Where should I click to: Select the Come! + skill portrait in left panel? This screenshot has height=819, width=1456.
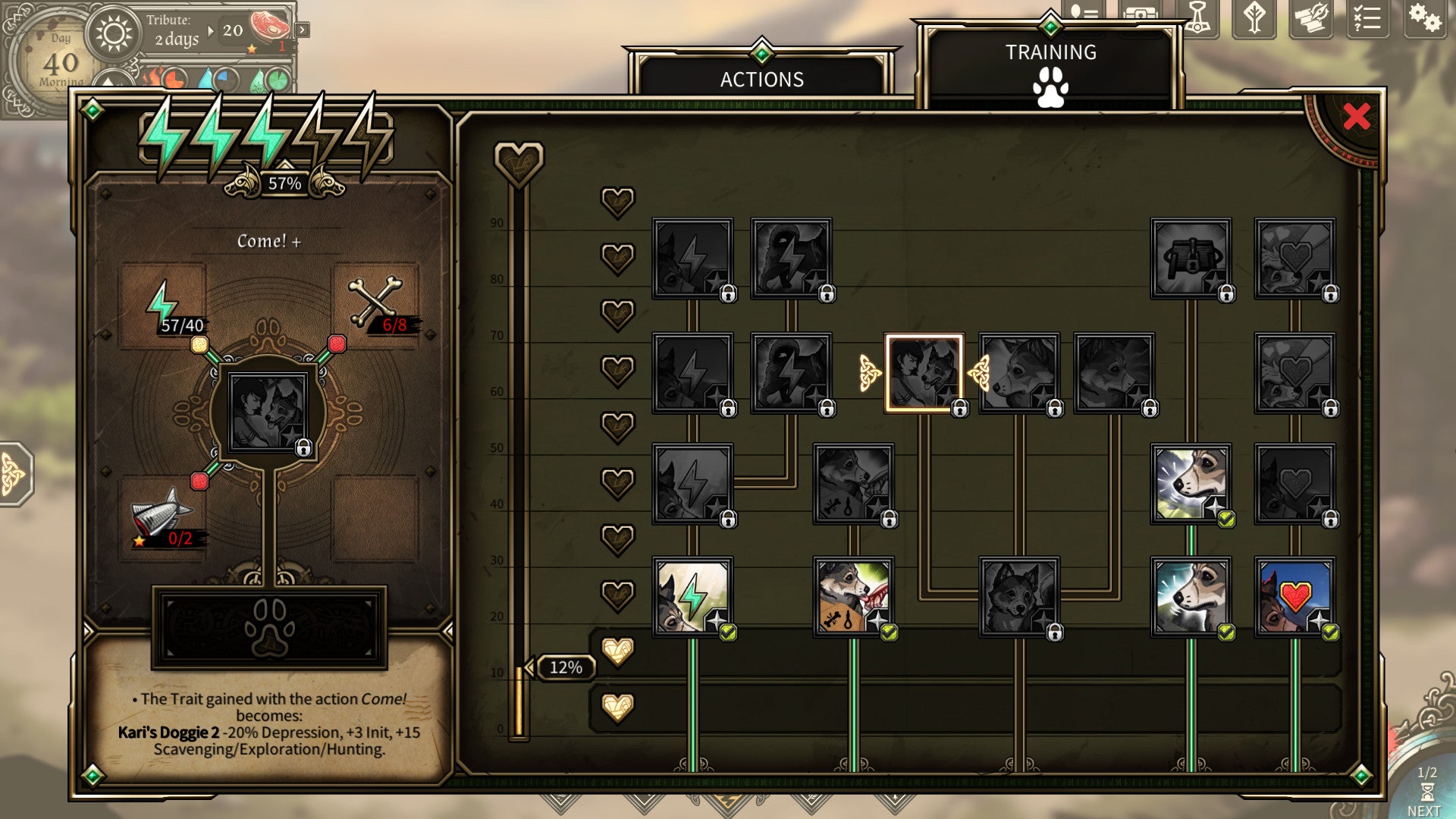(x=268, y=413)
